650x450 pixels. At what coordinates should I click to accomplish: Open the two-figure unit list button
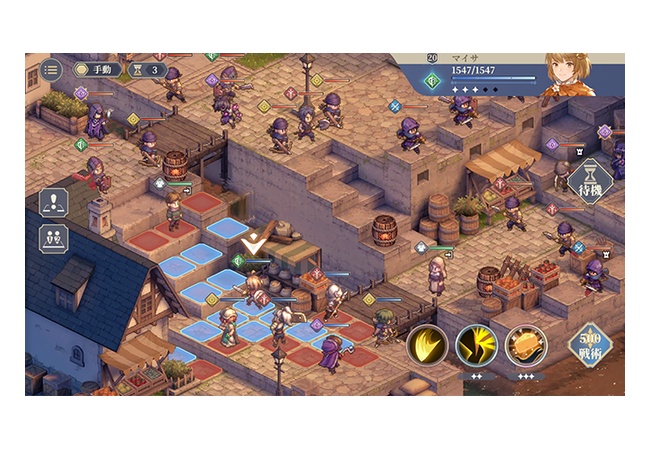click(x=53, y=240)
